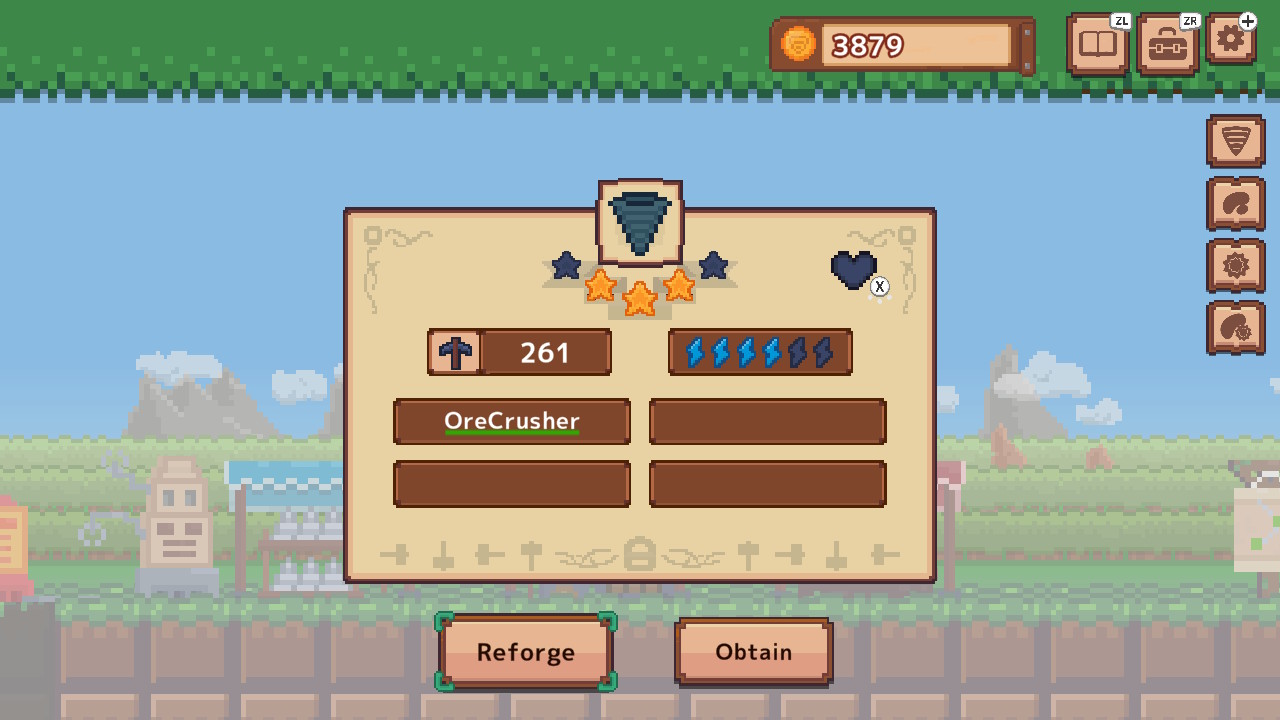Select the drill icon on the sidebar
1280x720 pixels.
(x=1235, y=141)
